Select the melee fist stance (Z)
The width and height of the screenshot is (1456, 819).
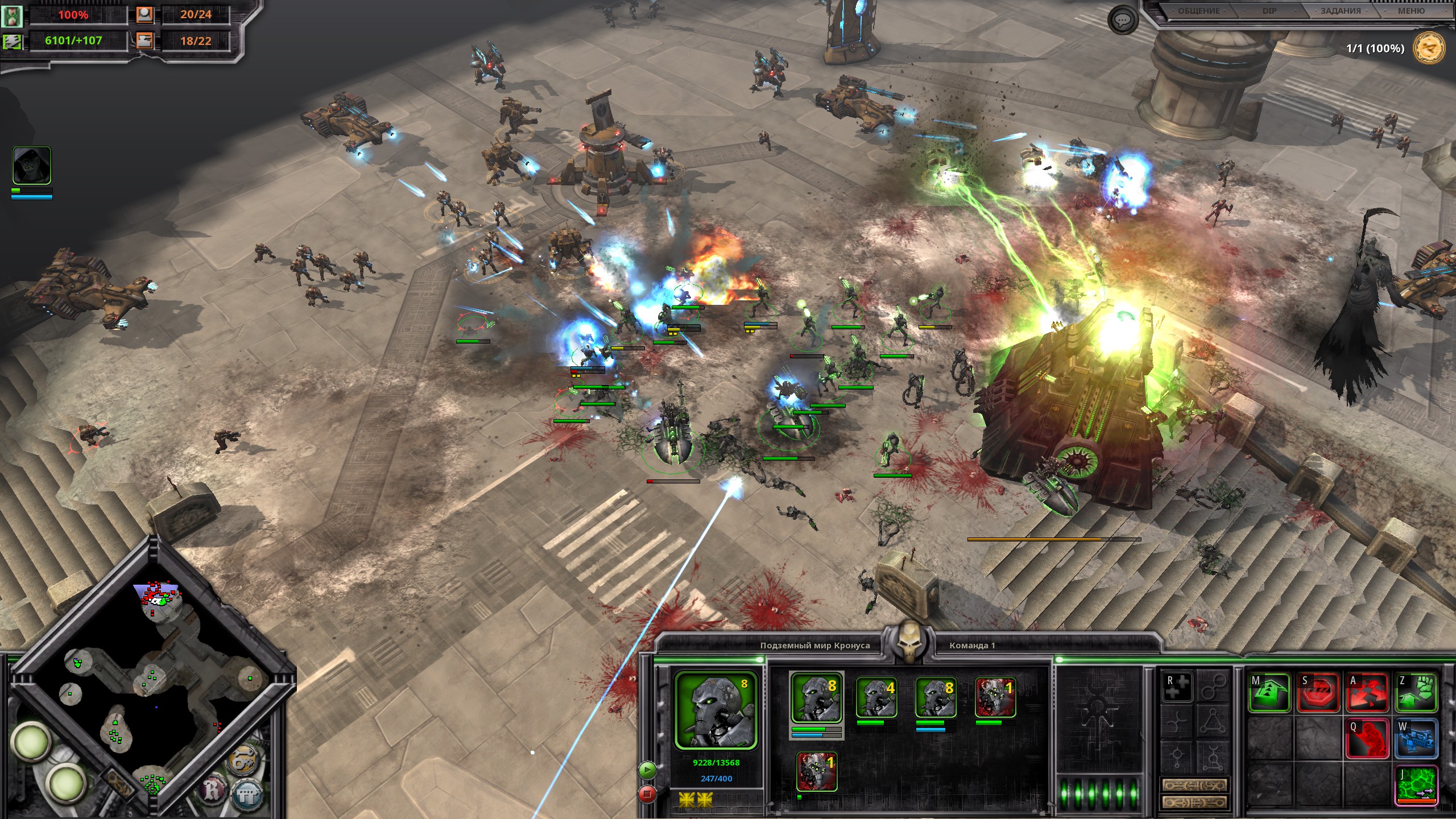(1416, 692)
